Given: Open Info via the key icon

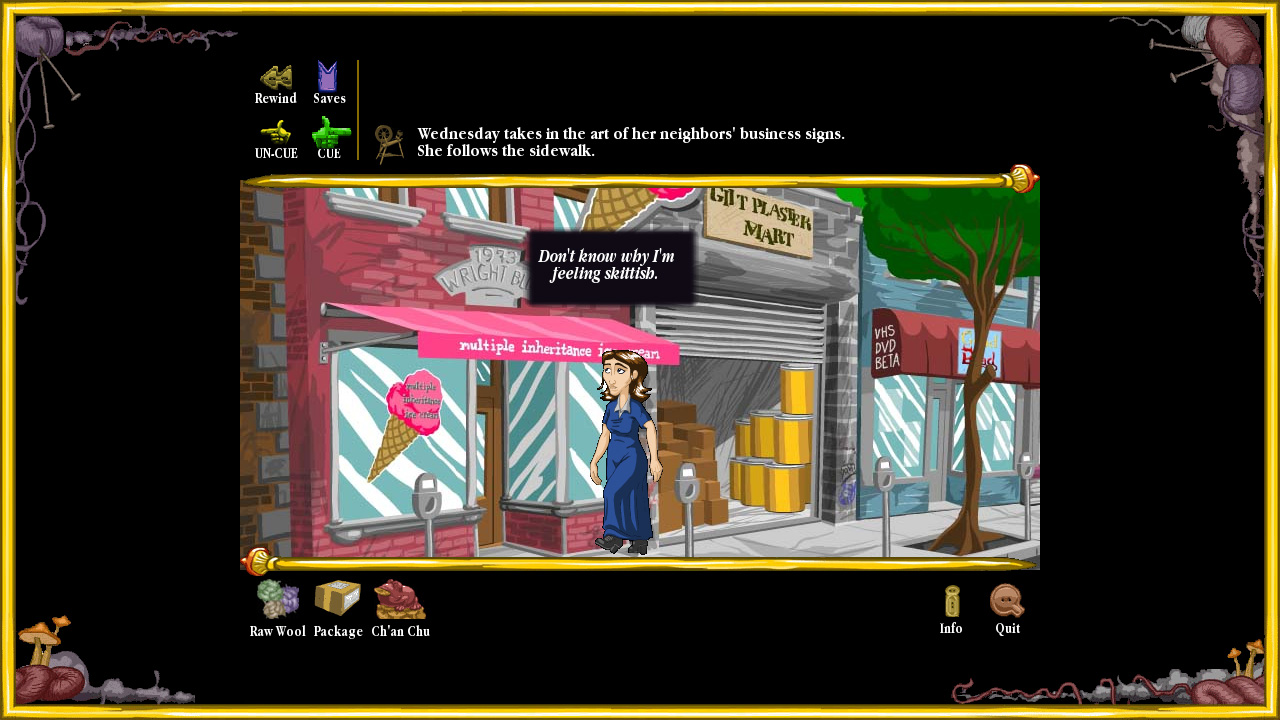Looking at the screenshot, I should [x=950, y=603].
